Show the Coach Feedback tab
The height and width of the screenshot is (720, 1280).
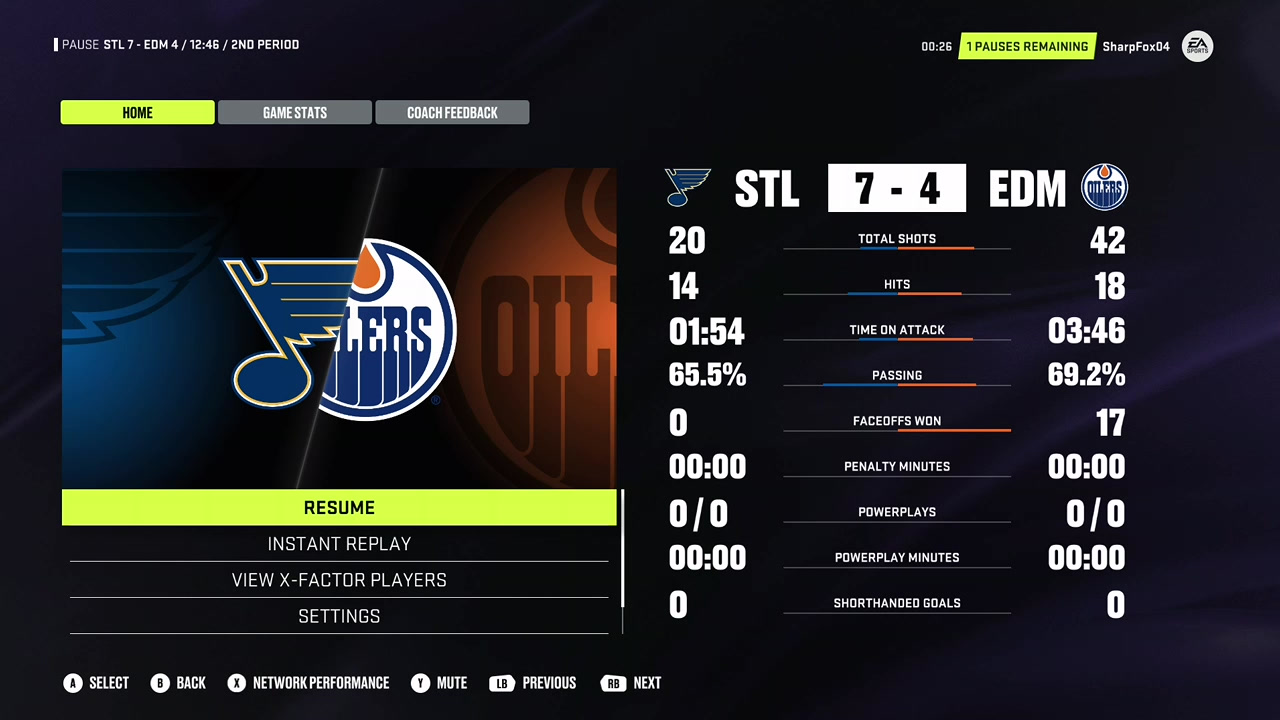click(452, 113)
